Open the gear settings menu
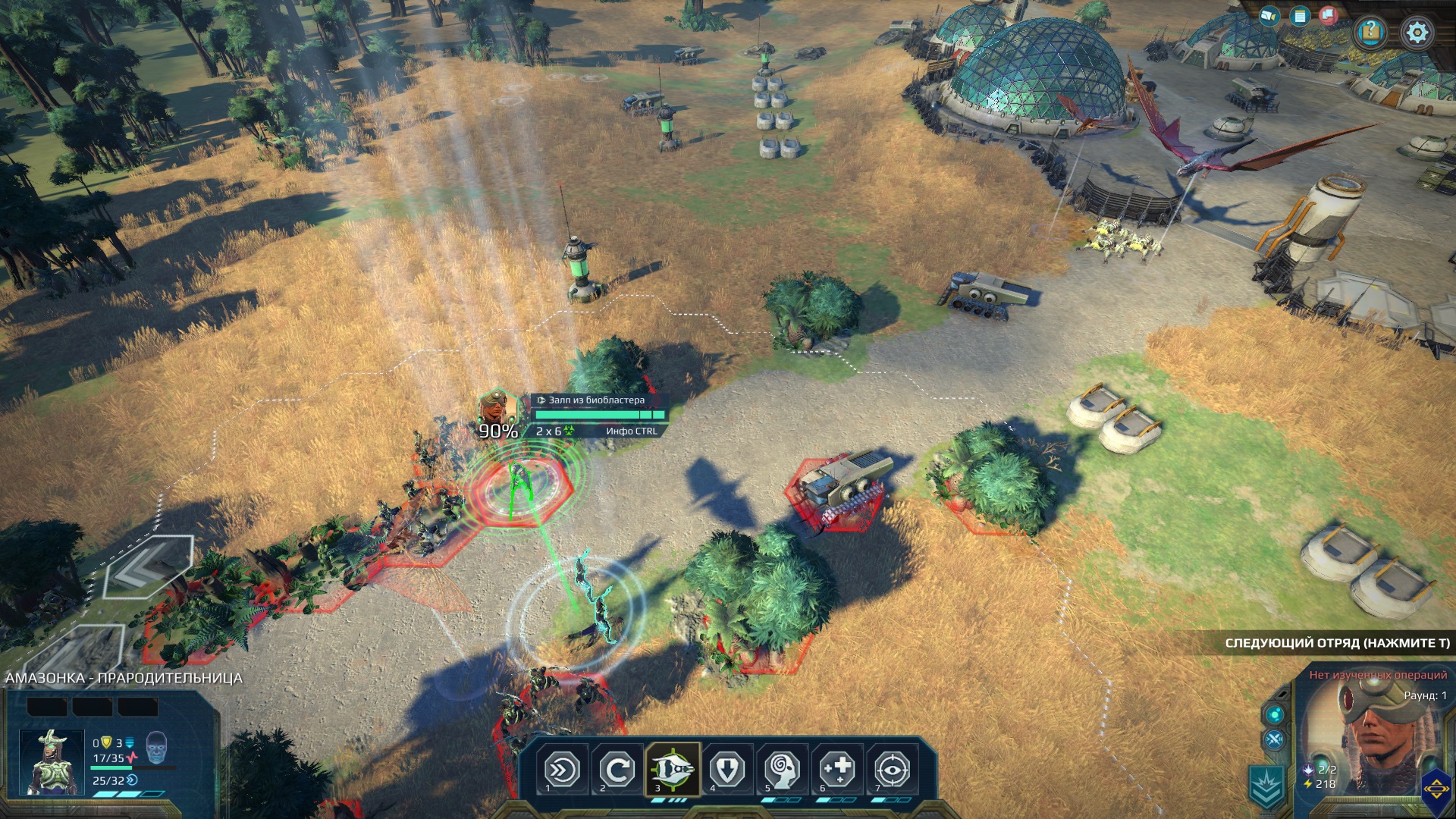 click(1417, 33)
